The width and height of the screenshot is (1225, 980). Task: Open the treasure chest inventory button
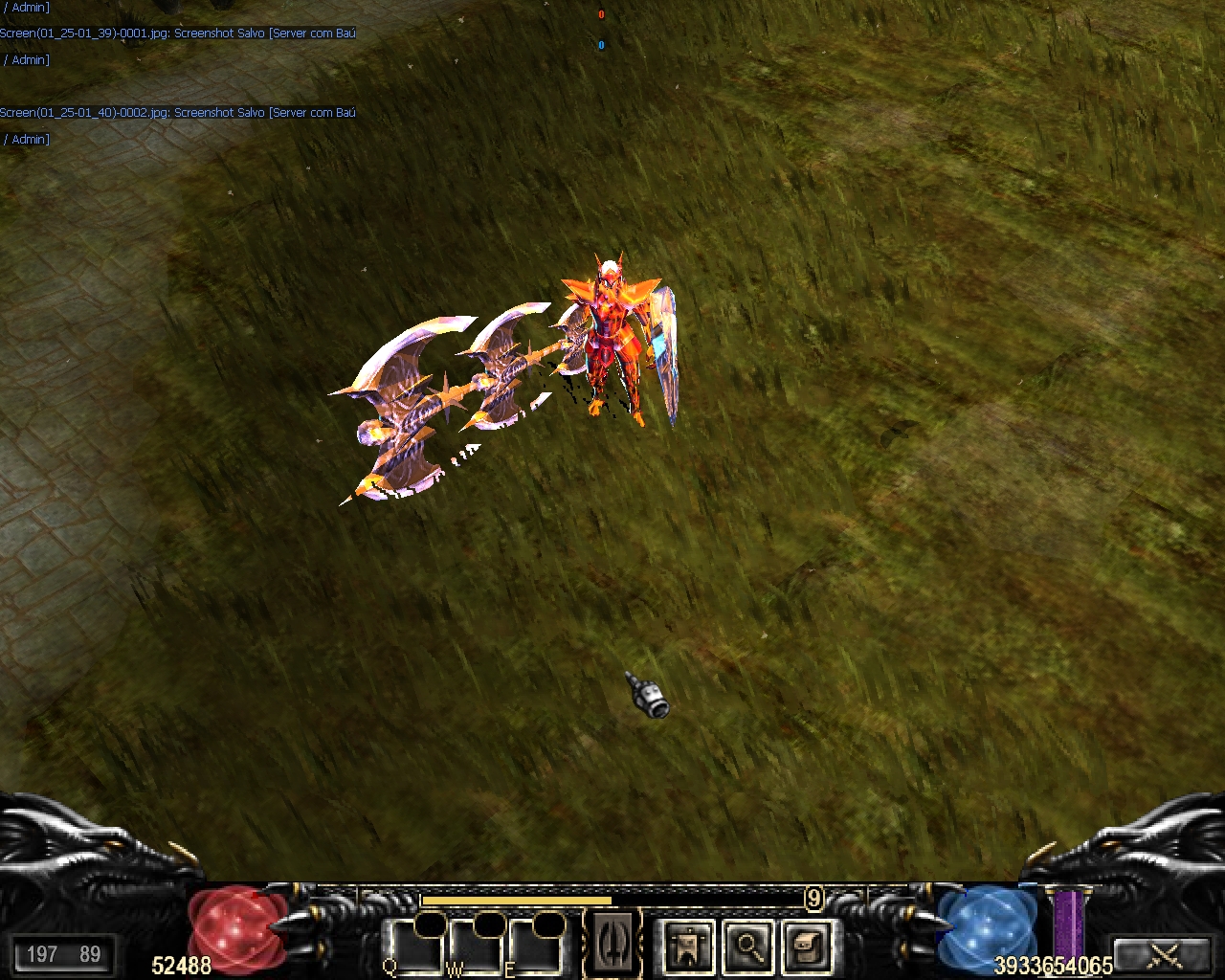tap(807, 947)
